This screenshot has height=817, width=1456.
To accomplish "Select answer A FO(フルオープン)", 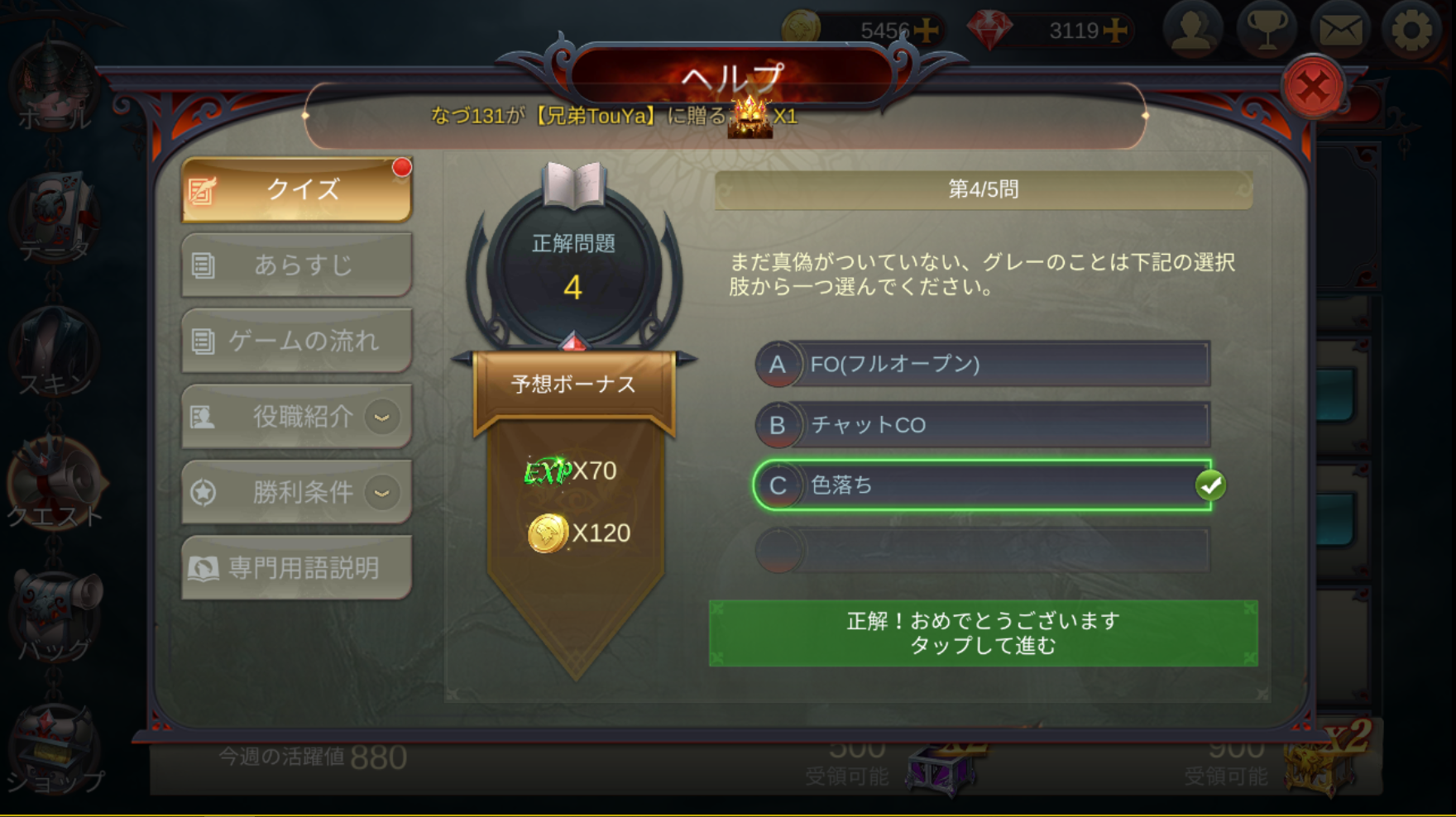I will click(x=983, y=364).
